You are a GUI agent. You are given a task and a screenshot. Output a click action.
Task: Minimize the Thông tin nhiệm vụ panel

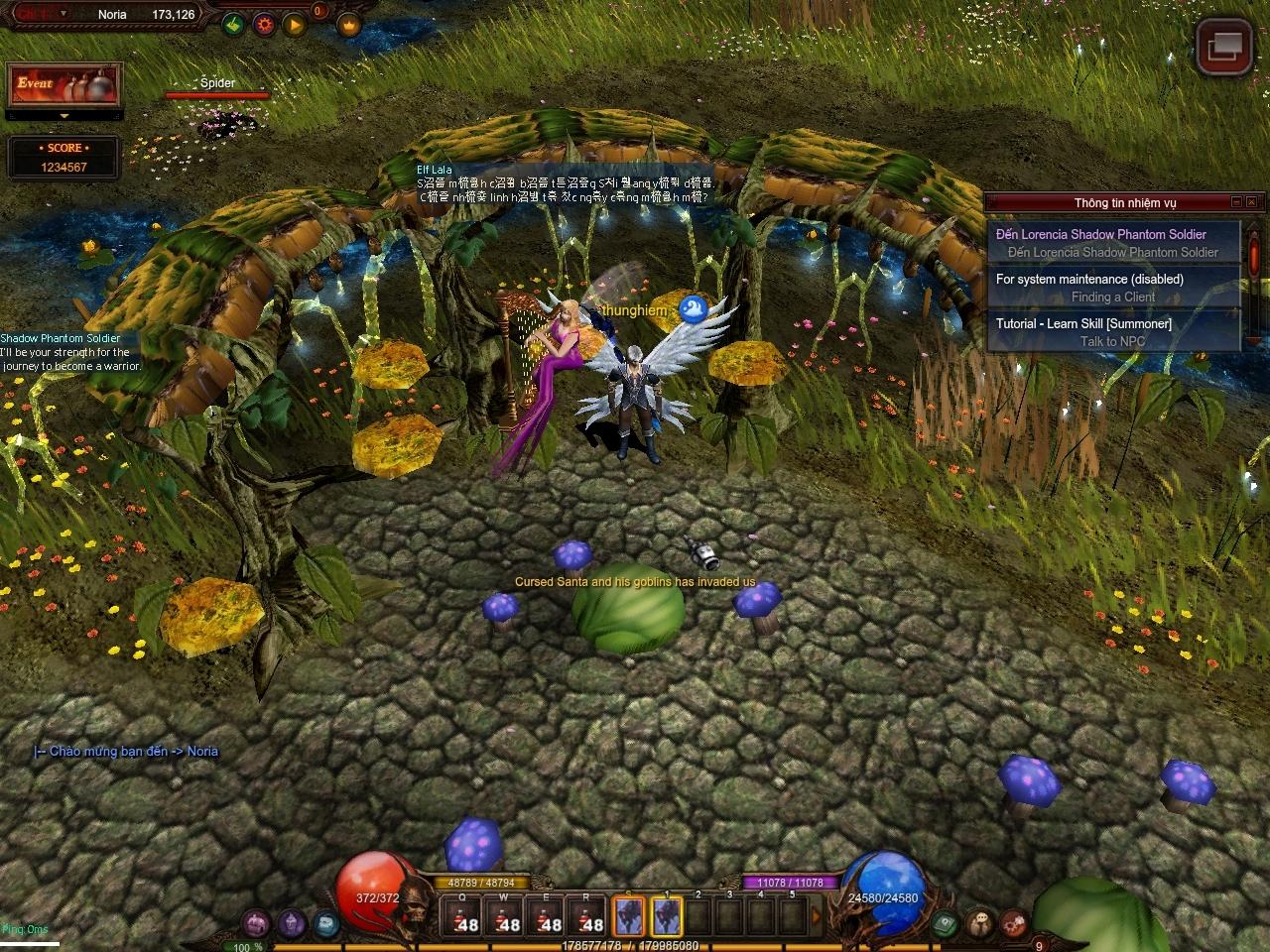(x=1237, y=202)
